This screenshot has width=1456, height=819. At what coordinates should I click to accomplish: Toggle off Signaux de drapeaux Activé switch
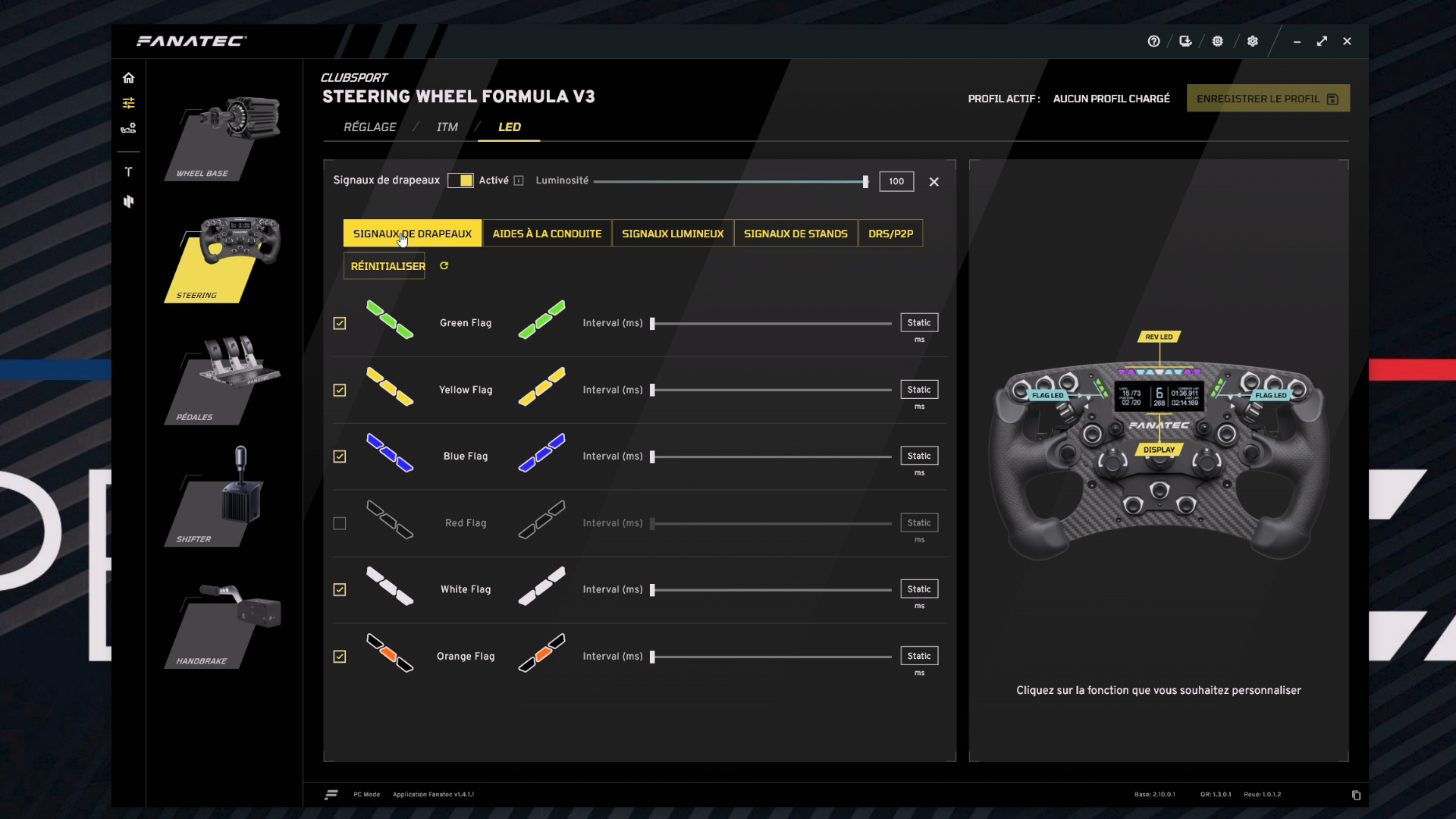pos(461,181)
